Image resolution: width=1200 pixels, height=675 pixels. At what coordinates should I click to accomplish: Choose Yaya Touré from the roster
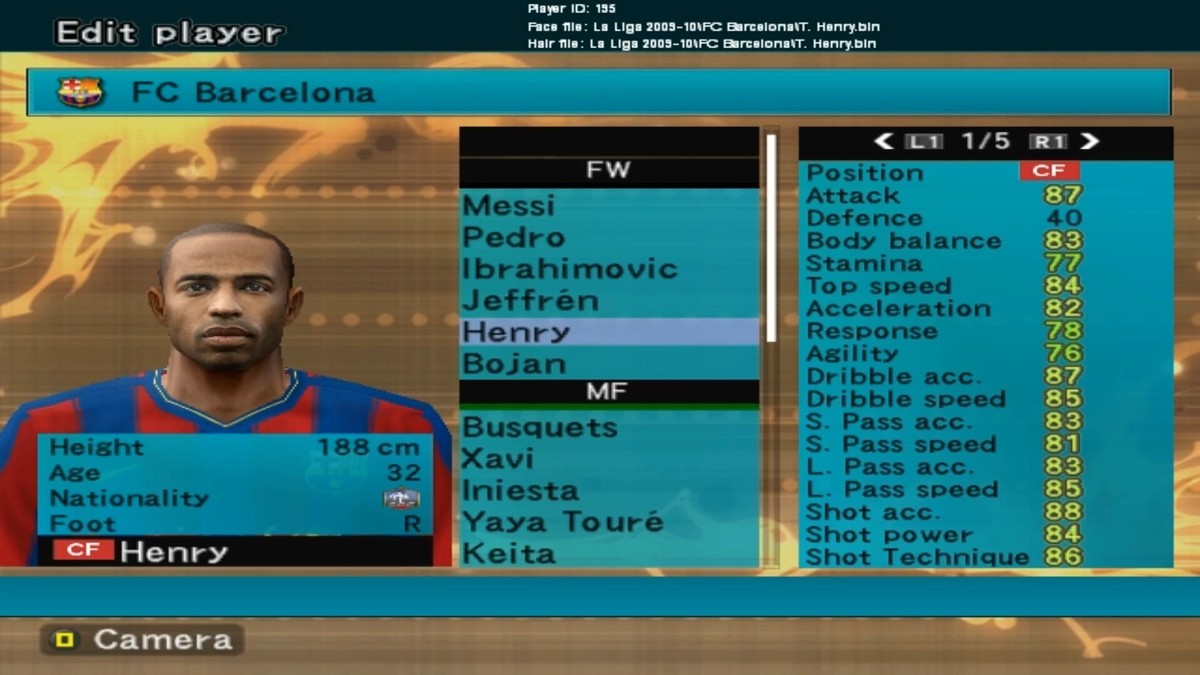(608, 522)
